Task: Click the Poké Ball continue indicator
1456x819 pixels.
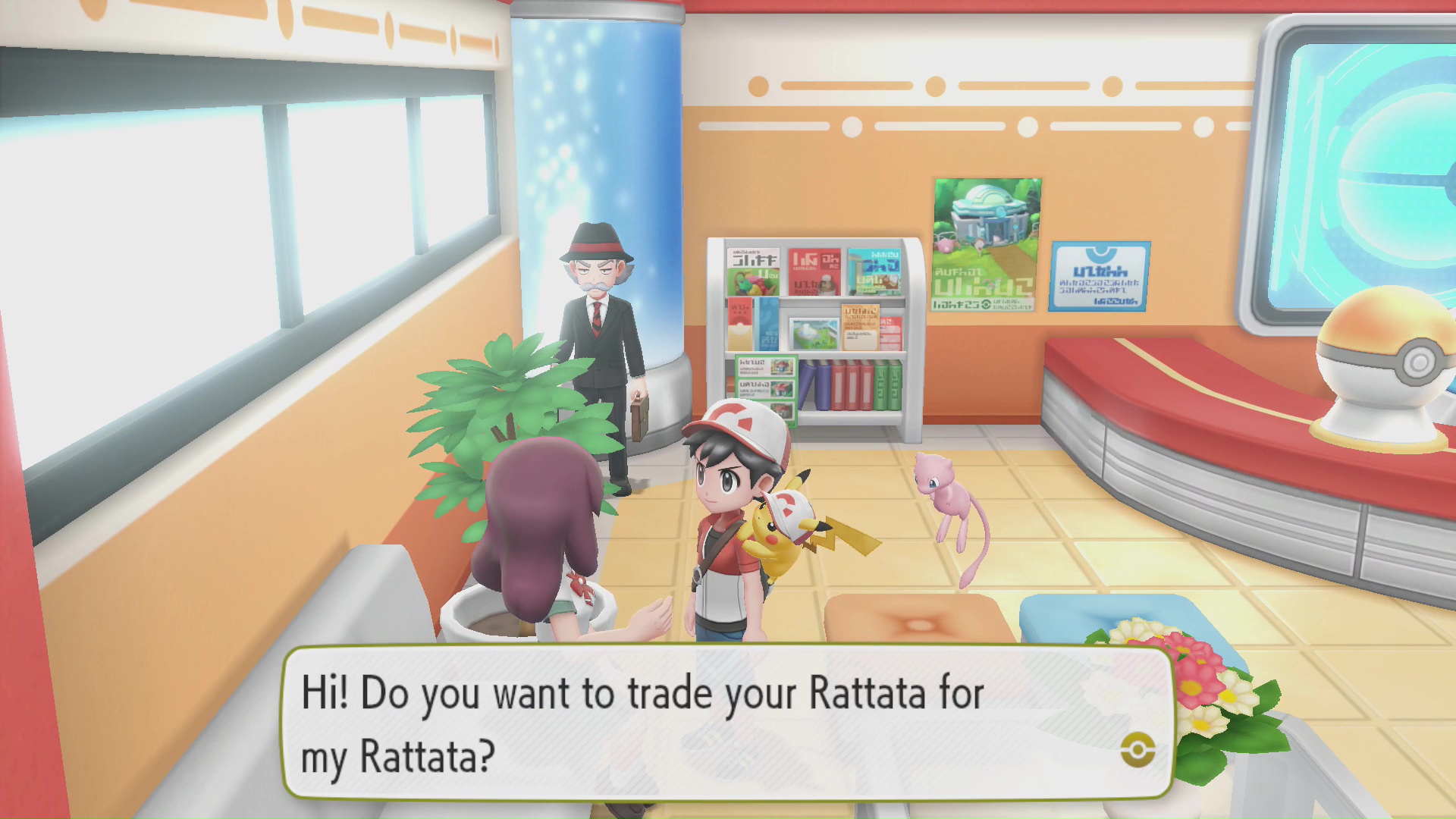Action: pyautogui.click(x=1137, y=751)
